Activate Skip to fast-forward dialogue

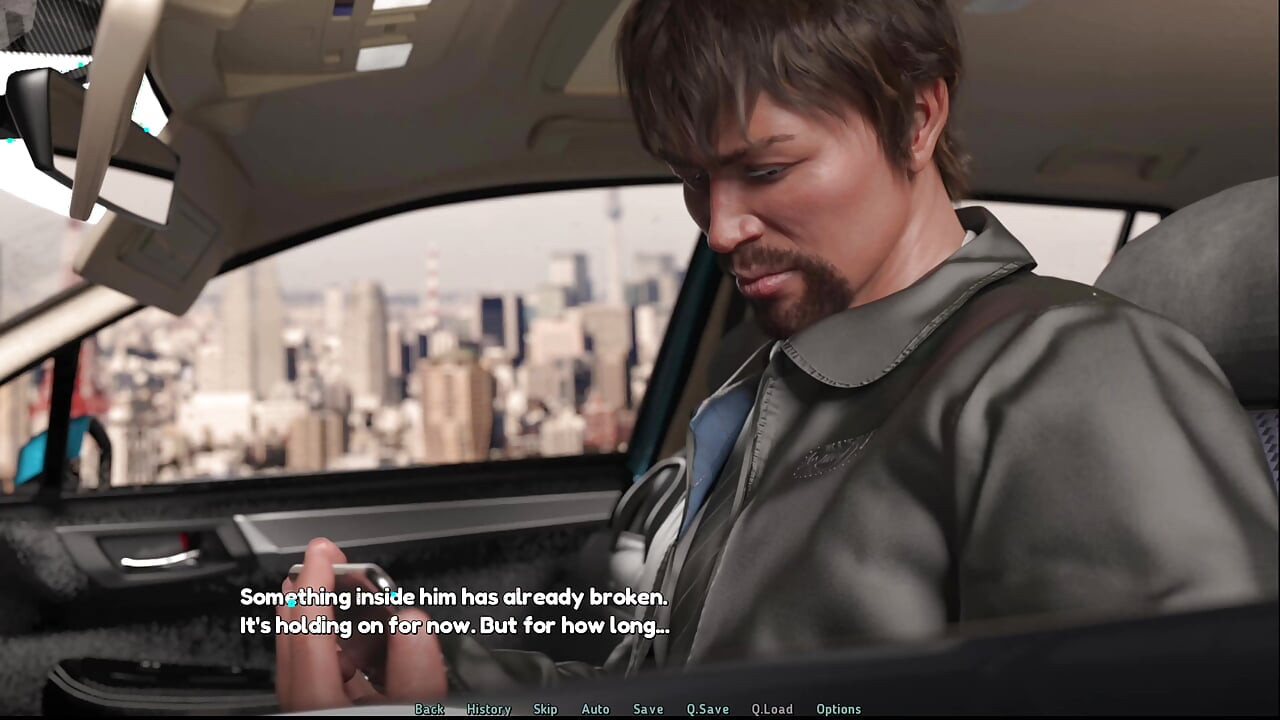pos(545,709)
